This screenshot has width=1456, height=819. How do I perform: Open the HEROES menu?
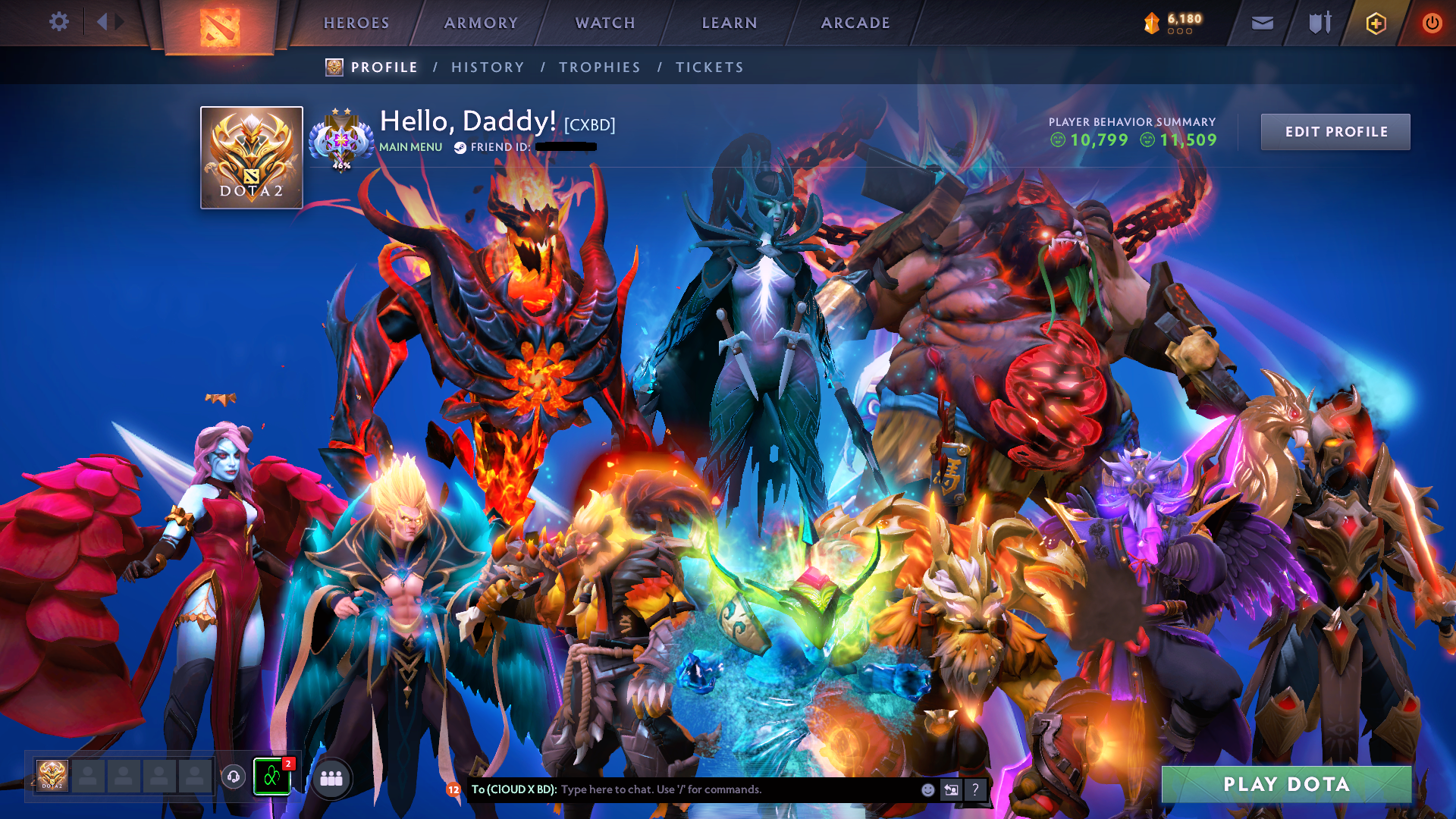(x=356, y=23)
